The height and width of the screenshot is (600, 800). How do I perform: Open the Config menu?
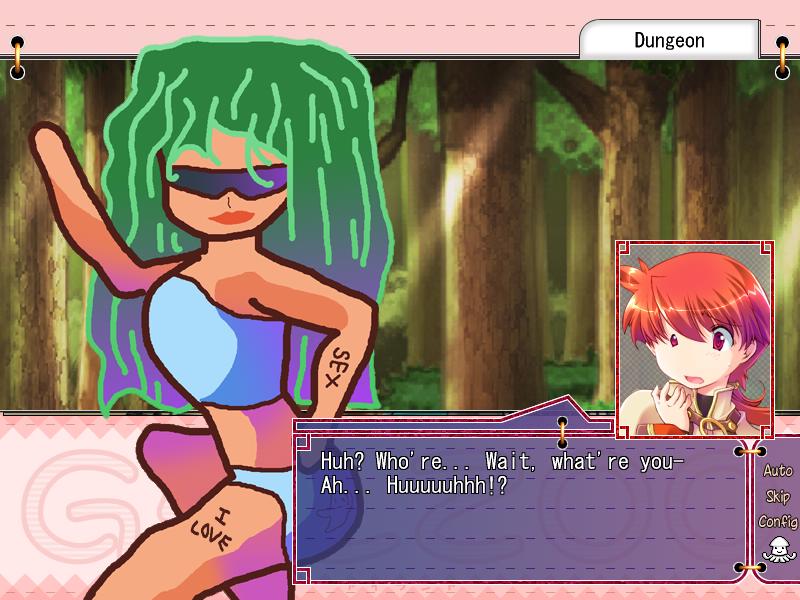point(777,521)
